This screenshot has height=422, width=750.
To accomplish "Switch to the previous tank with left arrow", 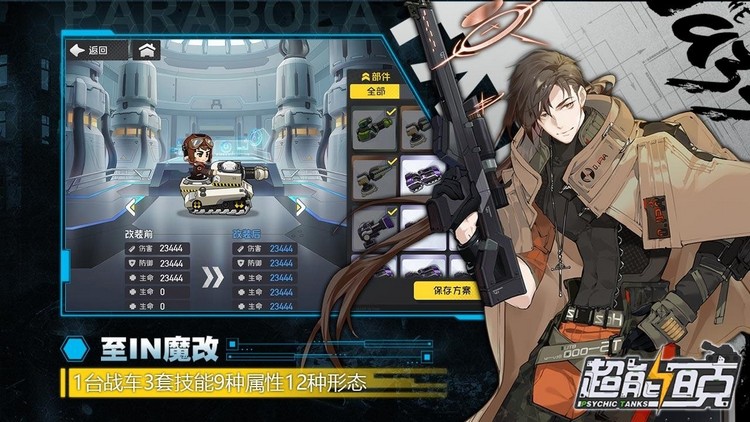I will (x=131, y=207).
